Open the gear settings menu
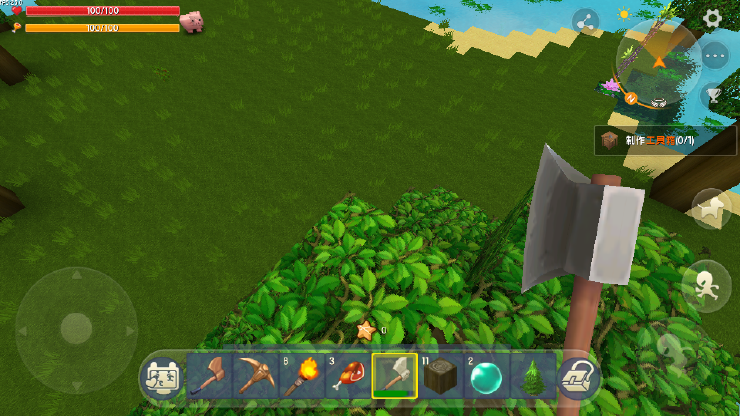The width and height of the screenshot is (740, 416). pyautogui.click(x=712, y=18)
